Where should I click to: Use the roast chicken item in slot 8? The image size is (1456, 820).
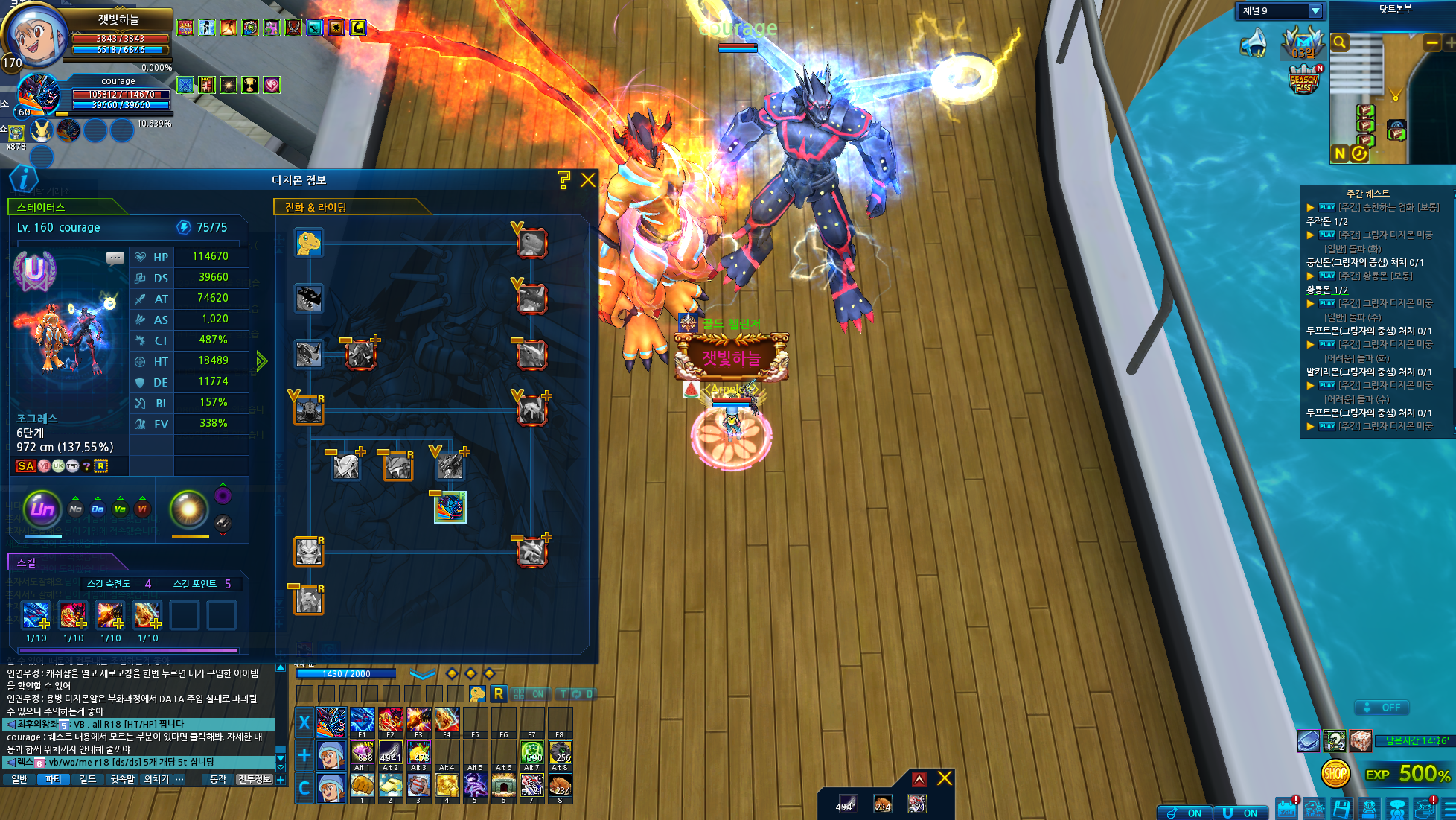point(560,785)
